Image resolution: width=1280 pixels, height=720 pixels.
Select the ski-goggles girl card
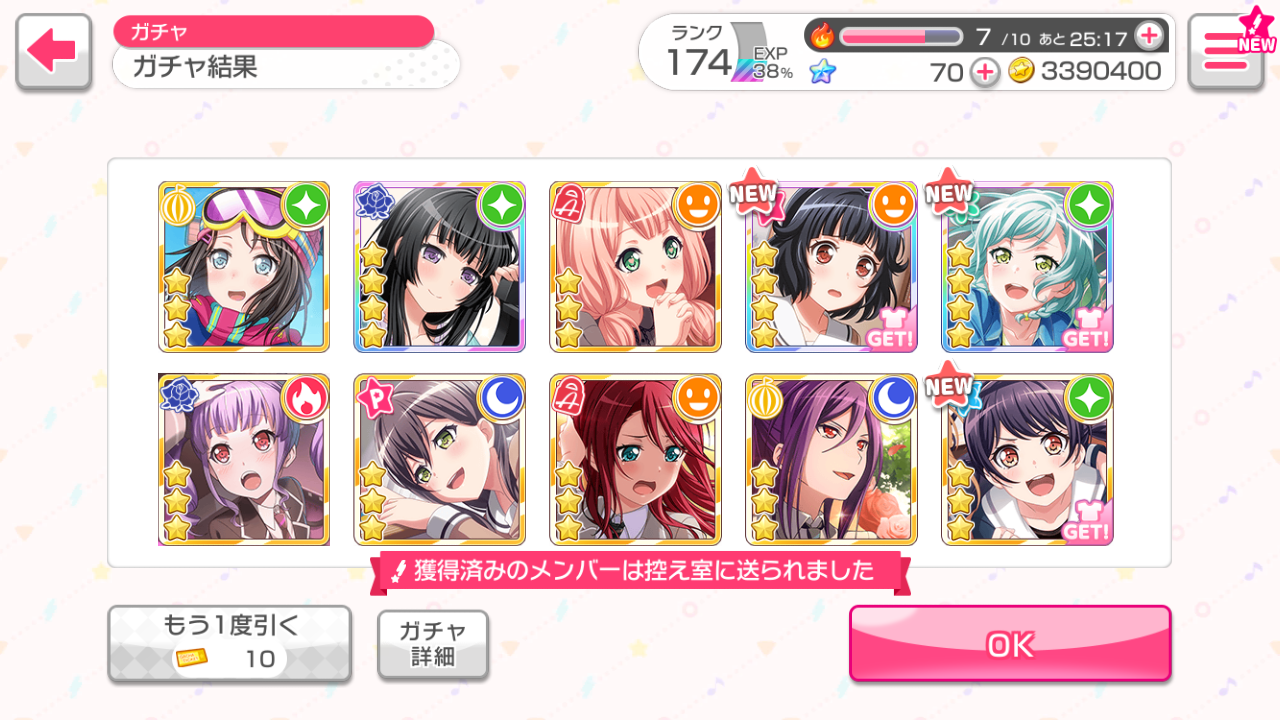[x=244, y=267]
